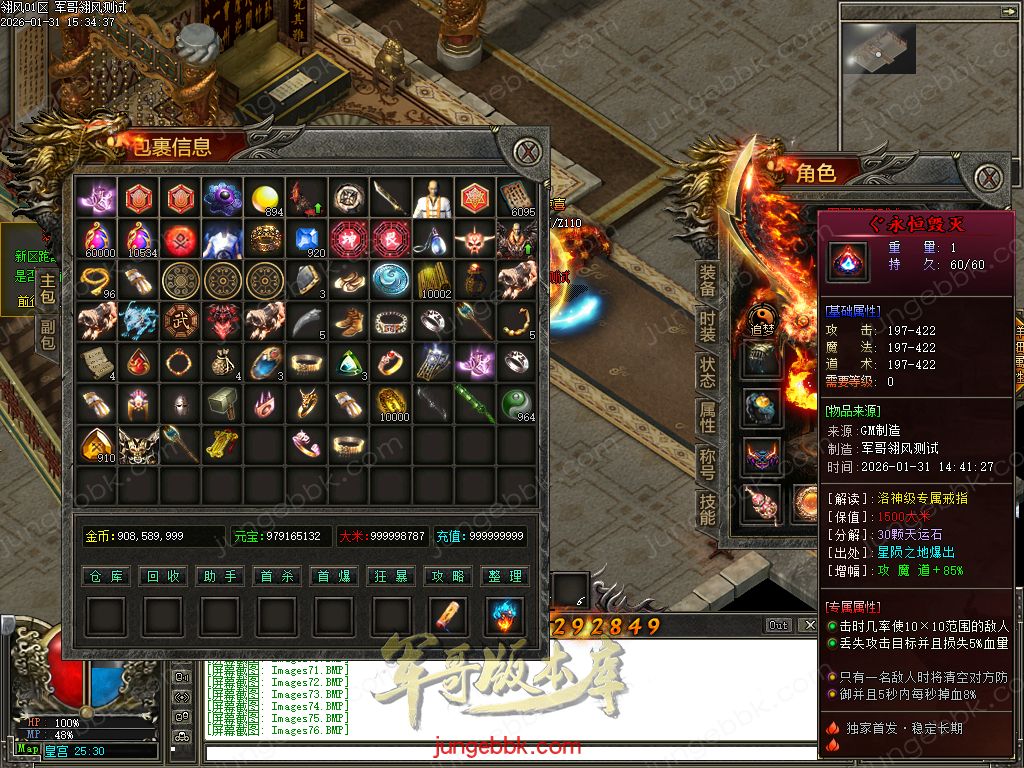Open the strategy guide (攻略) button

tap(448, 576)
